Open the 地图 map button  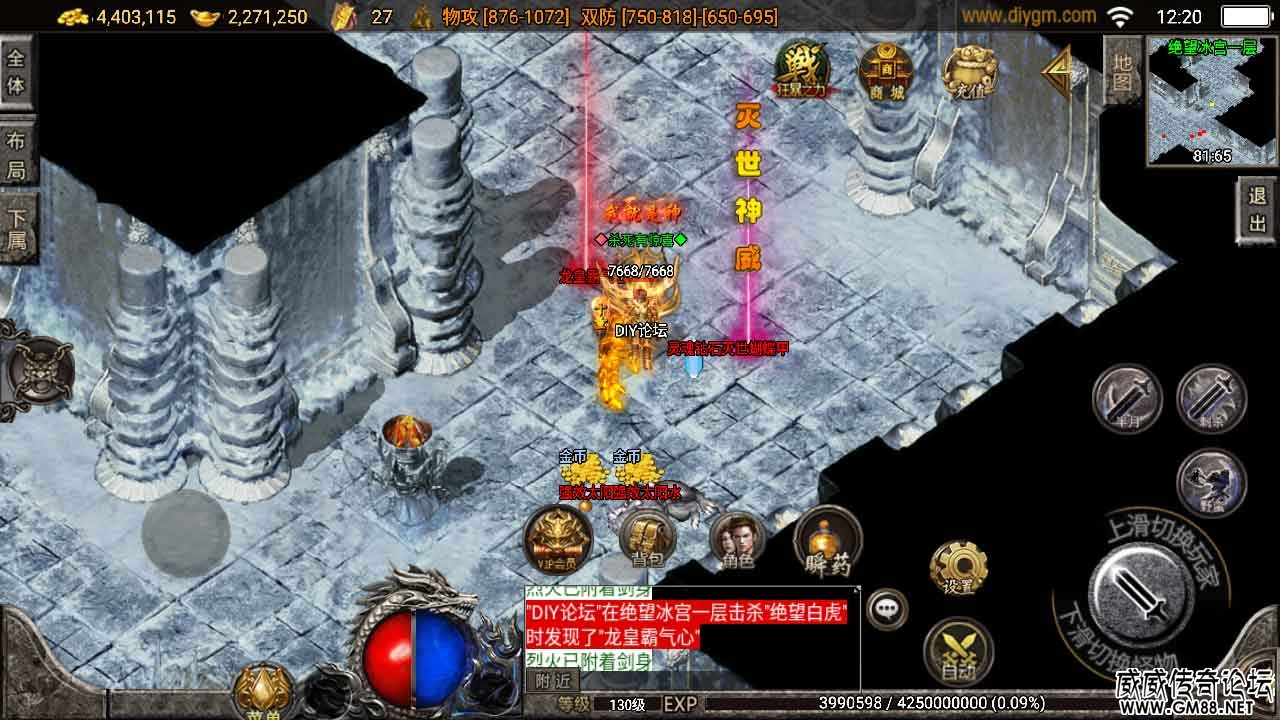(x=1122, y=70)
